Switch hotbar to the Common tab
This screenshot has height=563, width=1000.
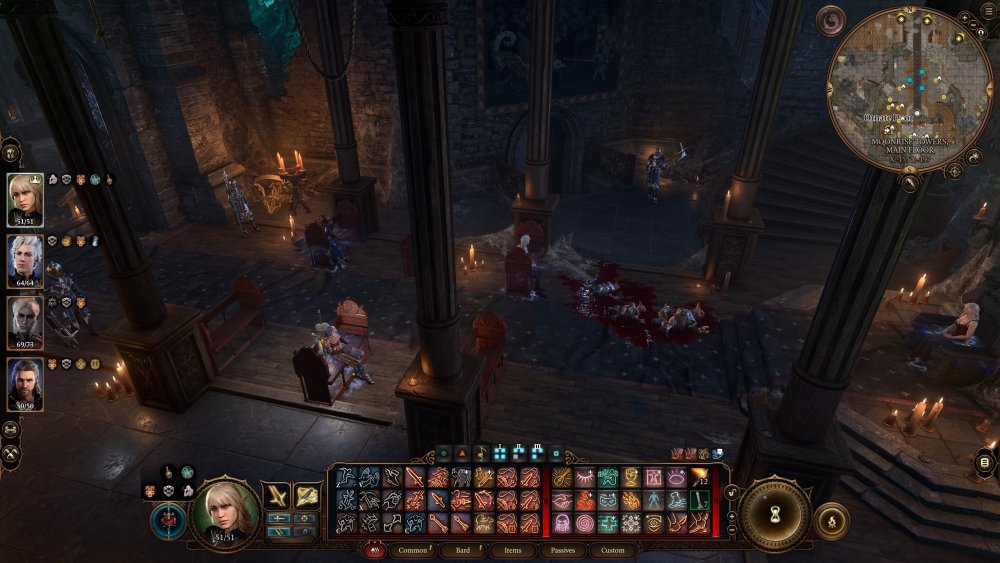click(412, 550)
